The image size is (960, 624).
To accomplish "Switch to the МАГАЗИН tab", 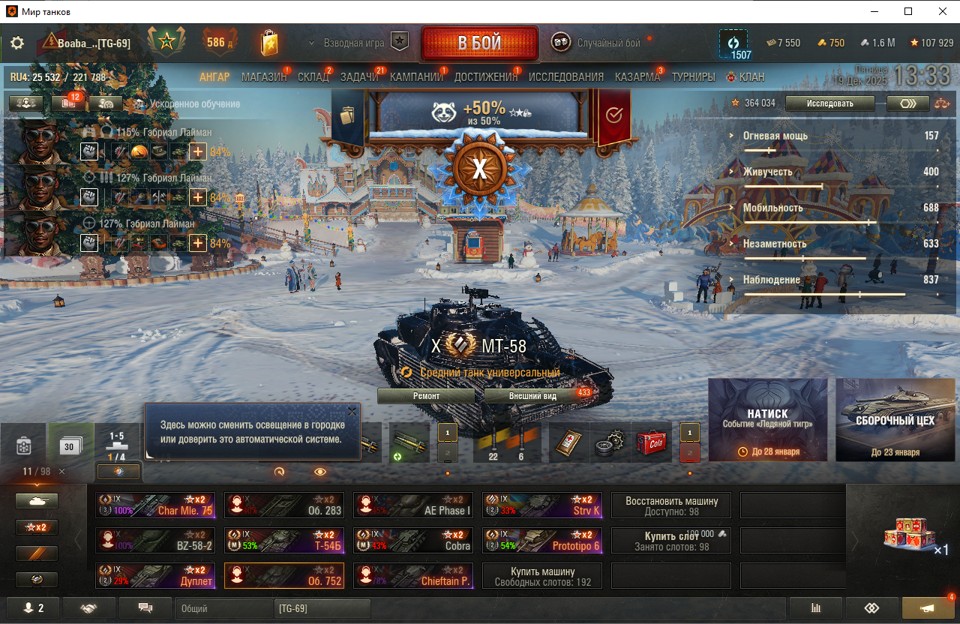I will coord(263,77).
